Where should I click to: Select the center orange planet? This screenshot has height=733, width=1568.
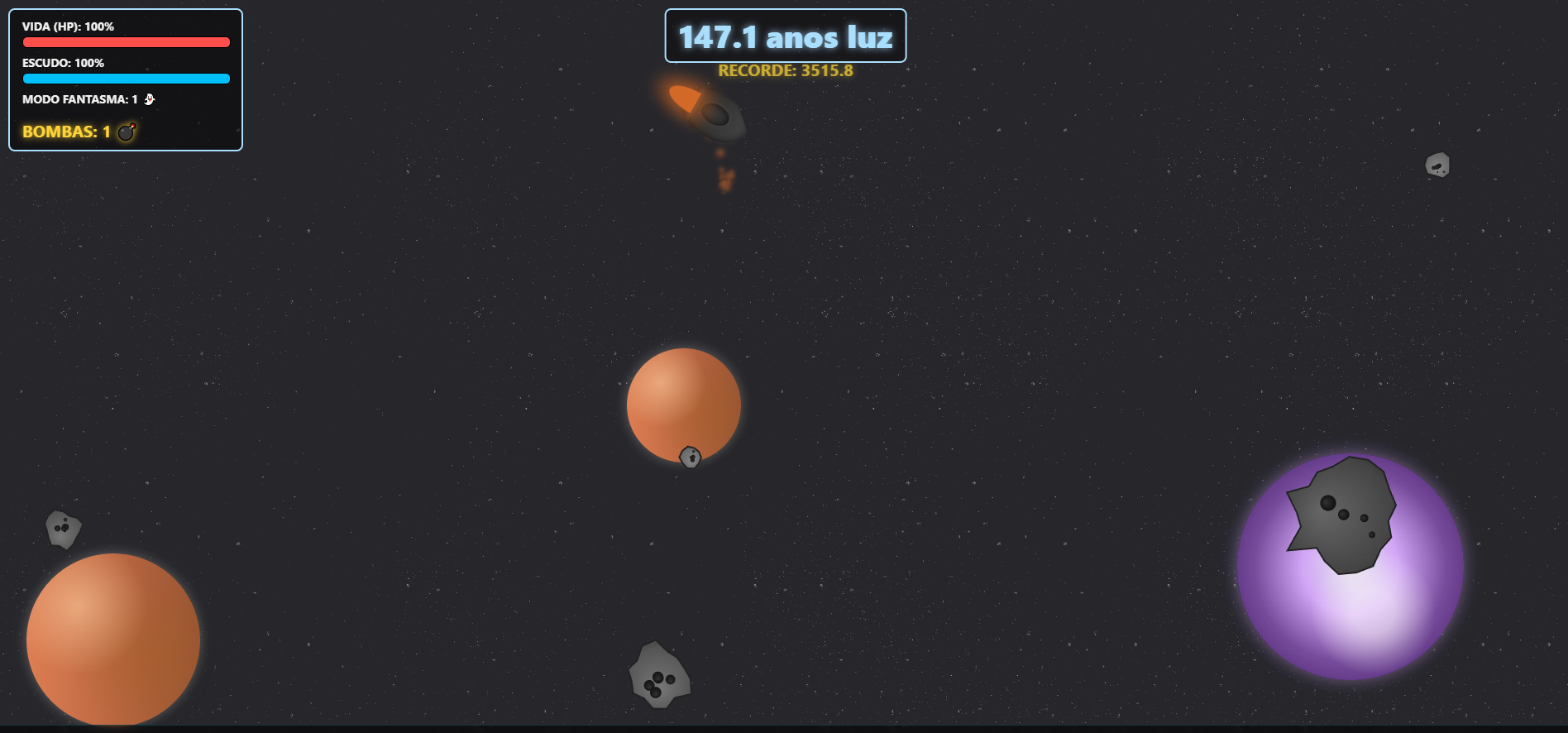tap(684, 405)
